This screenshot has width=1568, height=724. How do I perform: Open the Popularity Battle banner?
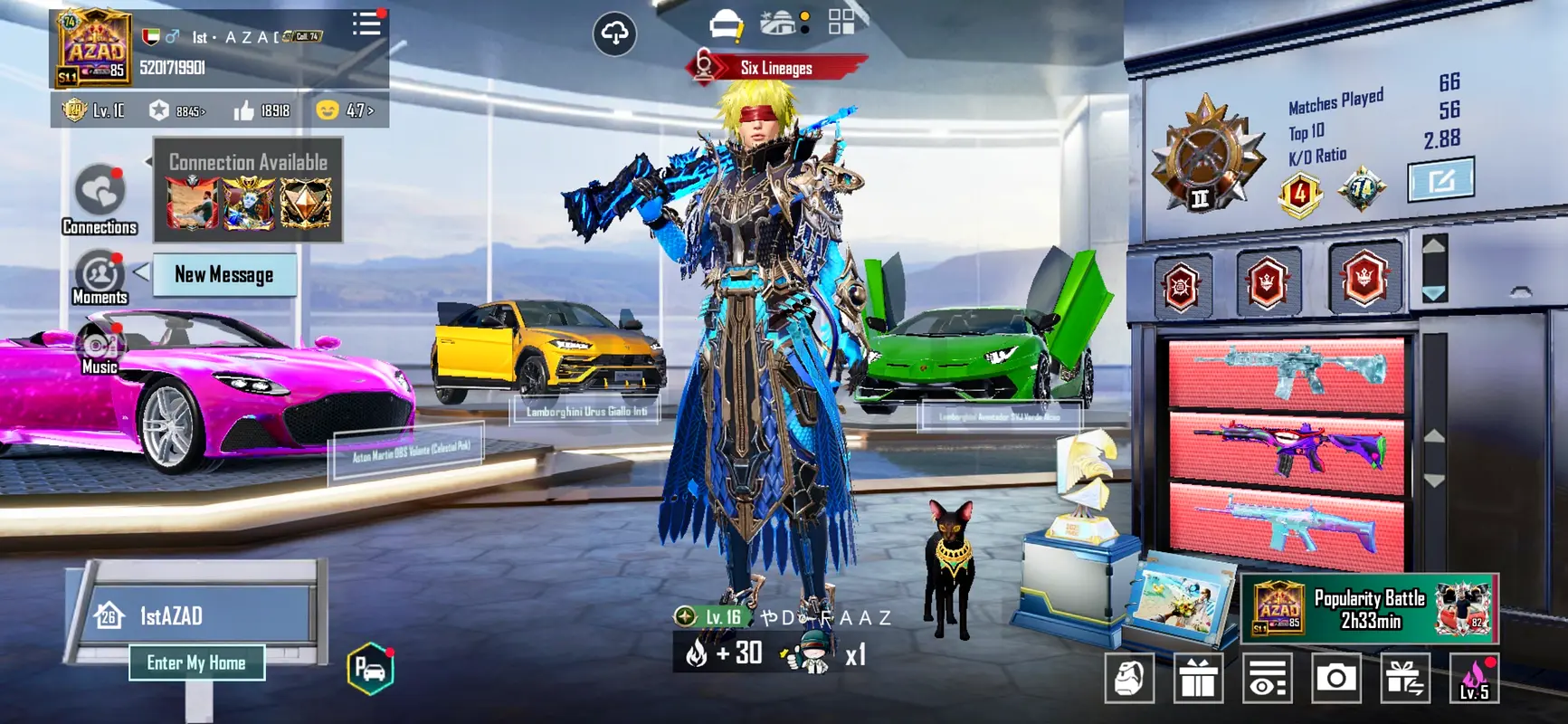point(1370,608)
